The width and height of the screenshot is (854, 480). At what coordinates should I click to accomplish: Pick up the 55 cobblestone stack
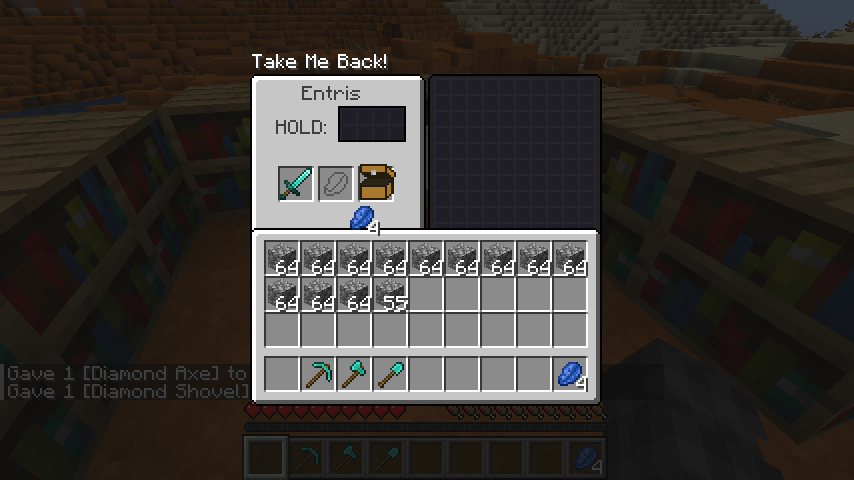(x=390, y=294)
